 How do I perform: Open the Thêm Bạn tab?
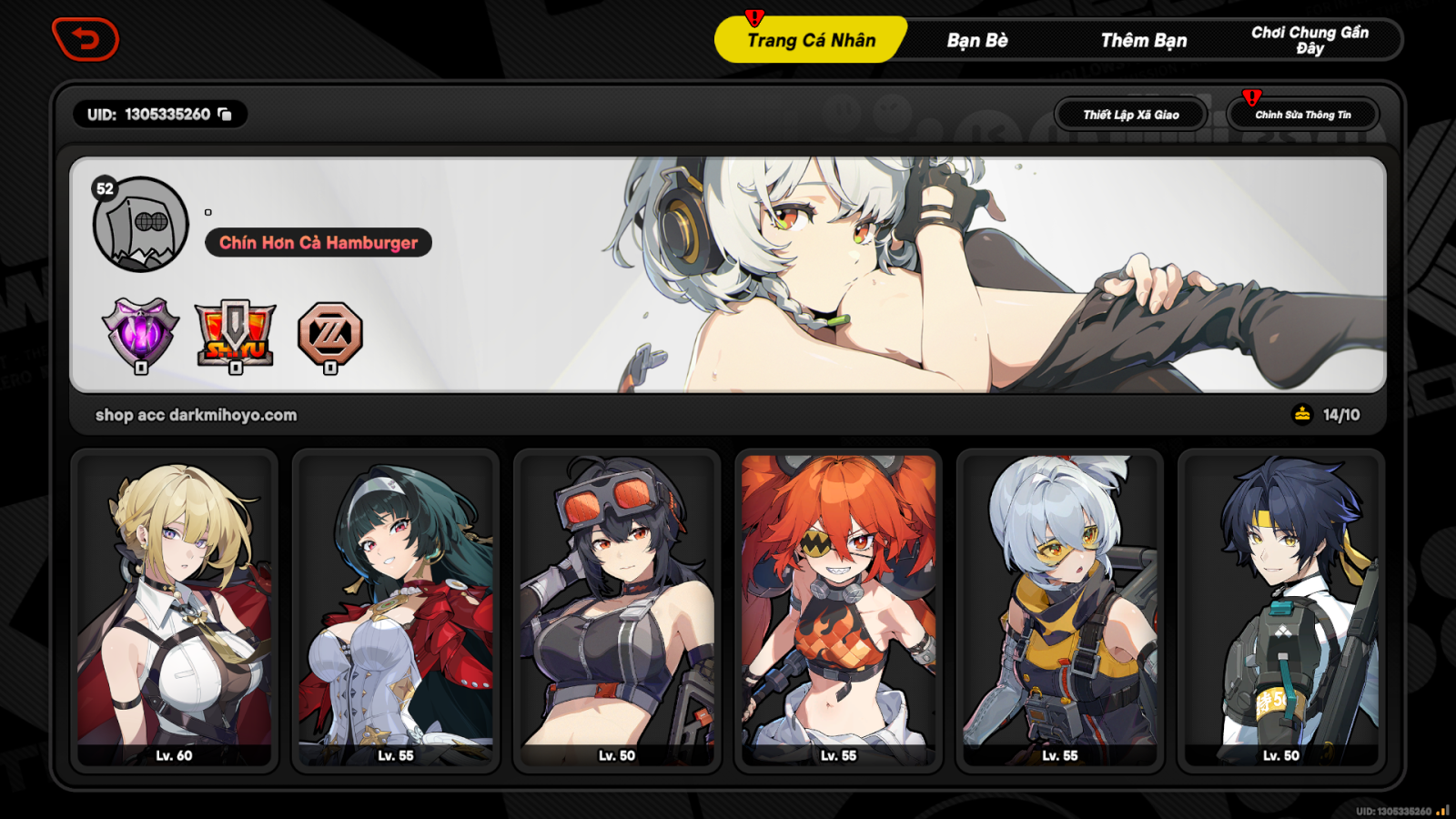pos(1142,40)
